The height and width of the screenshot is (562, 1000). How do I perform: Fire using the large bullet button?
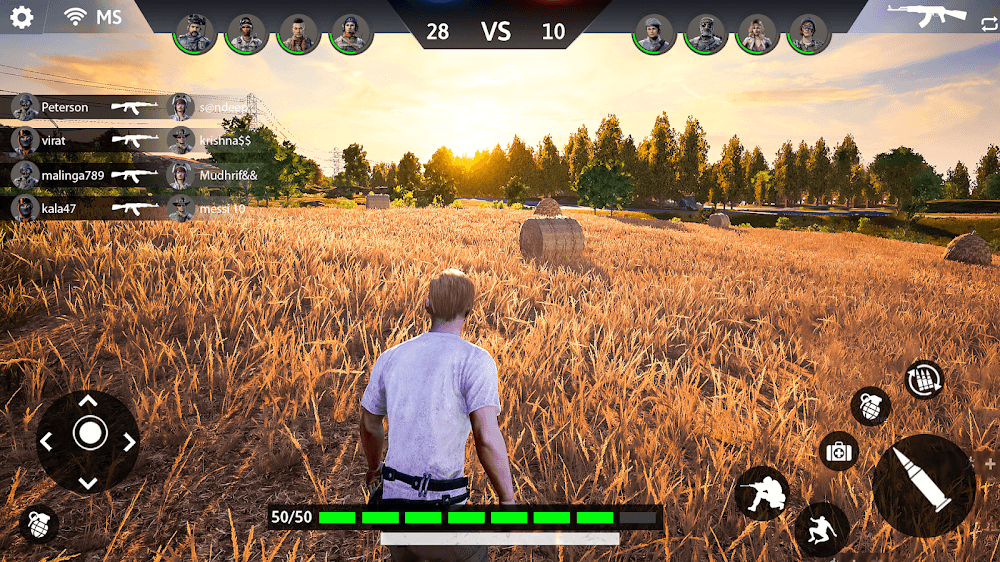924,486
